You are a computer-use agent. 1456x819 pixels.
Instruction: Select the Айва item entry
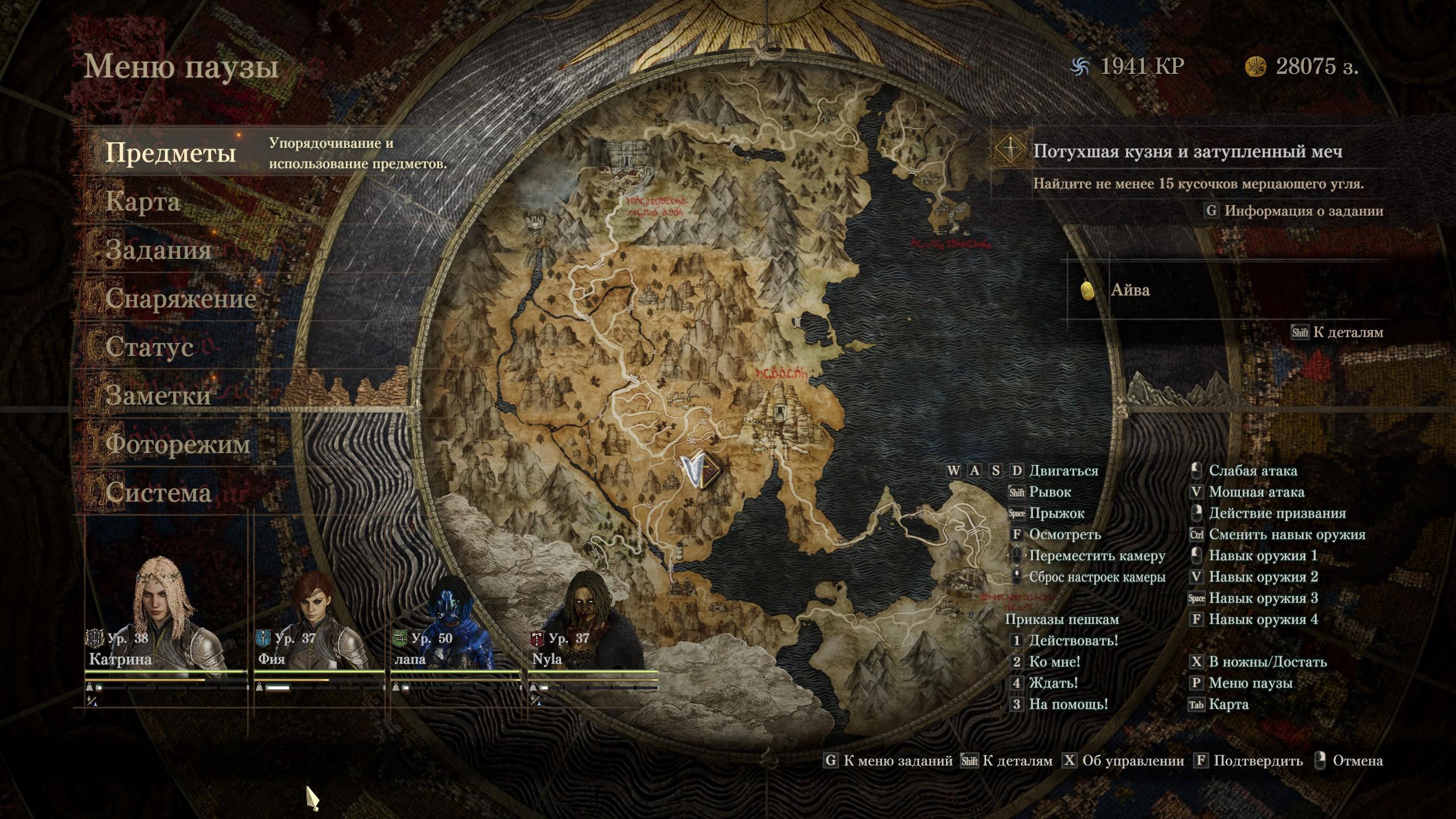1130,290
